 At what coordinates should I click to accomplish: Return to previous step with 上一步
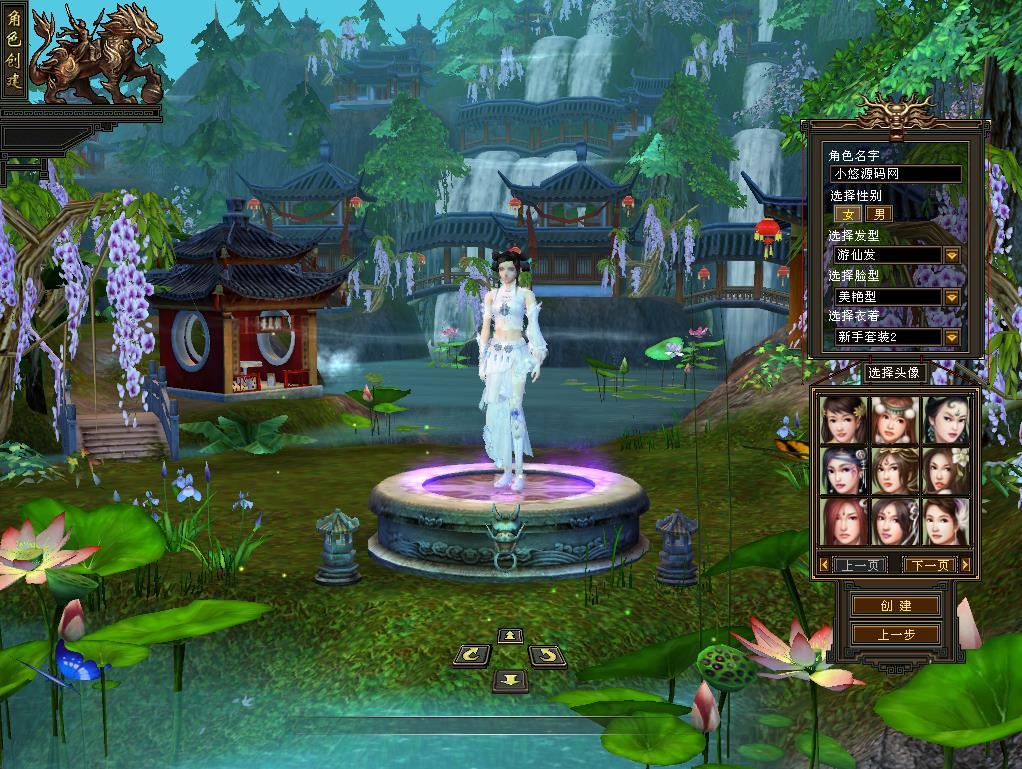click(x=895, y=634)
